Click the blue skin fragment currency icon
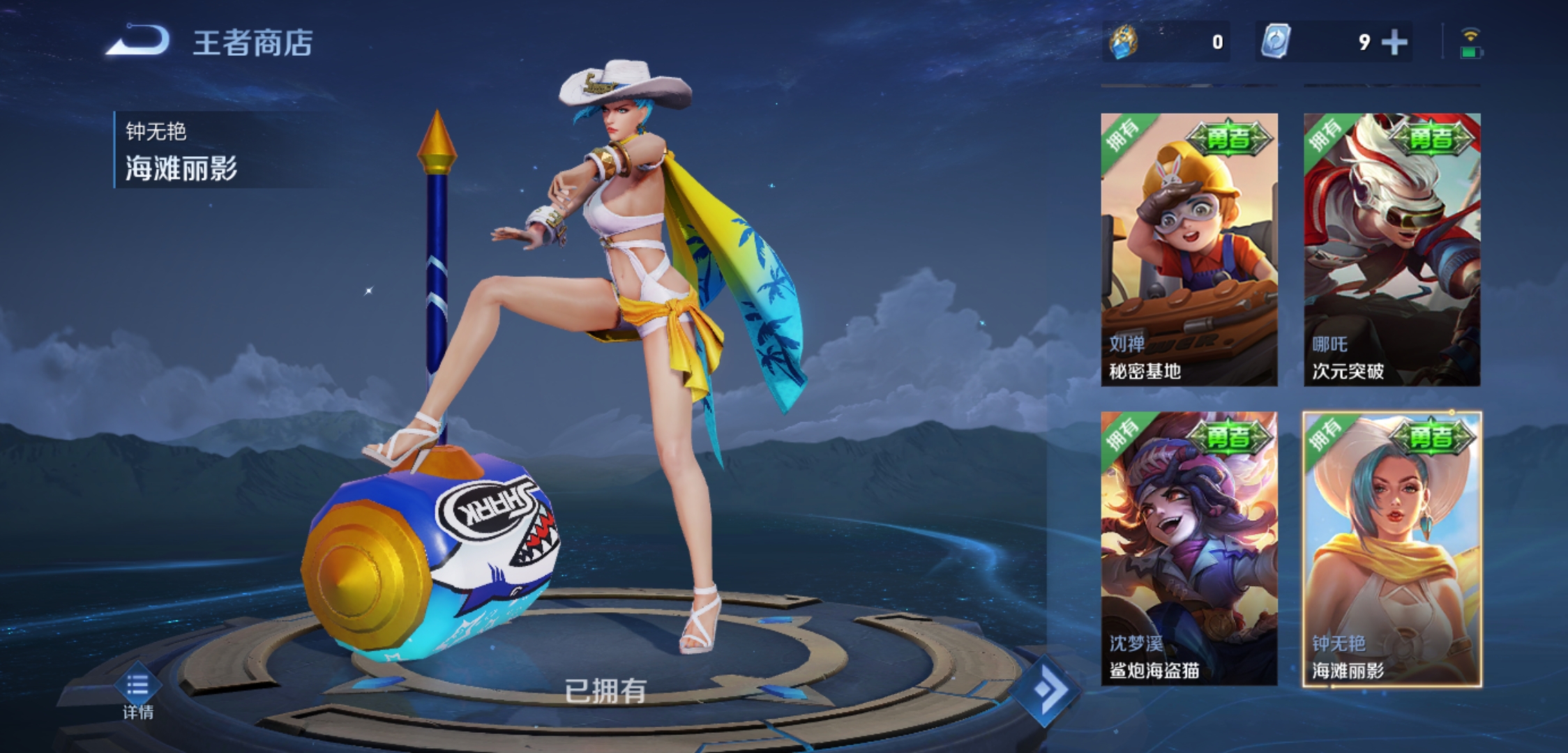1568x753 pixels. coord(1276,42)
